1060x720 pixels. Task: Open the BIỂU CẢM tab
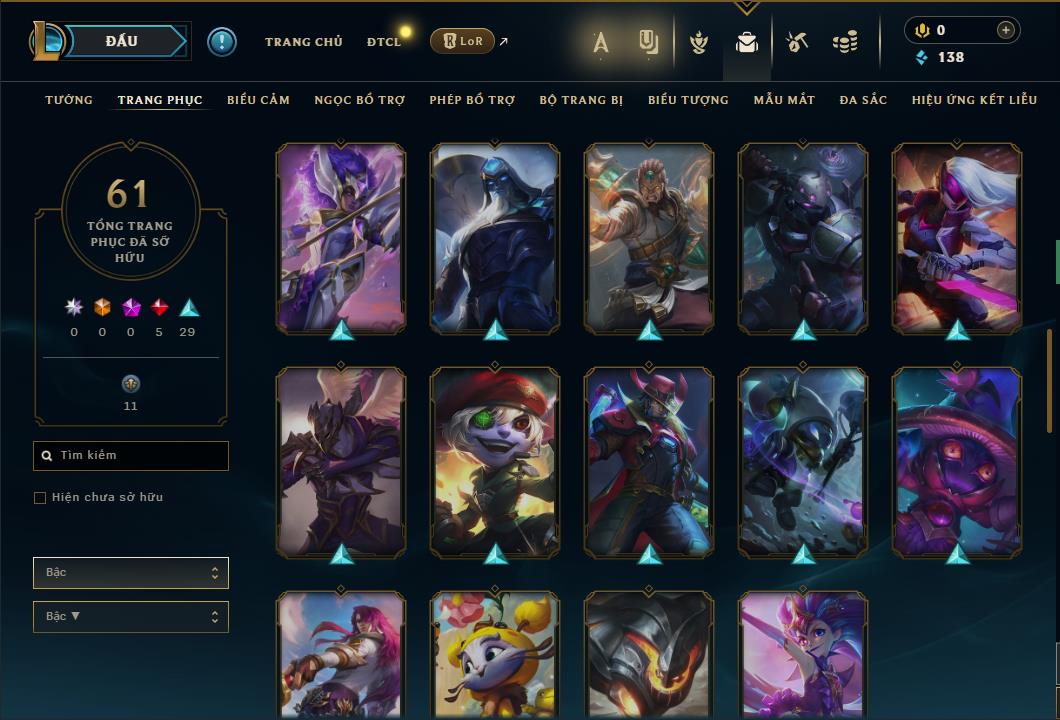[x=258, y=100]
